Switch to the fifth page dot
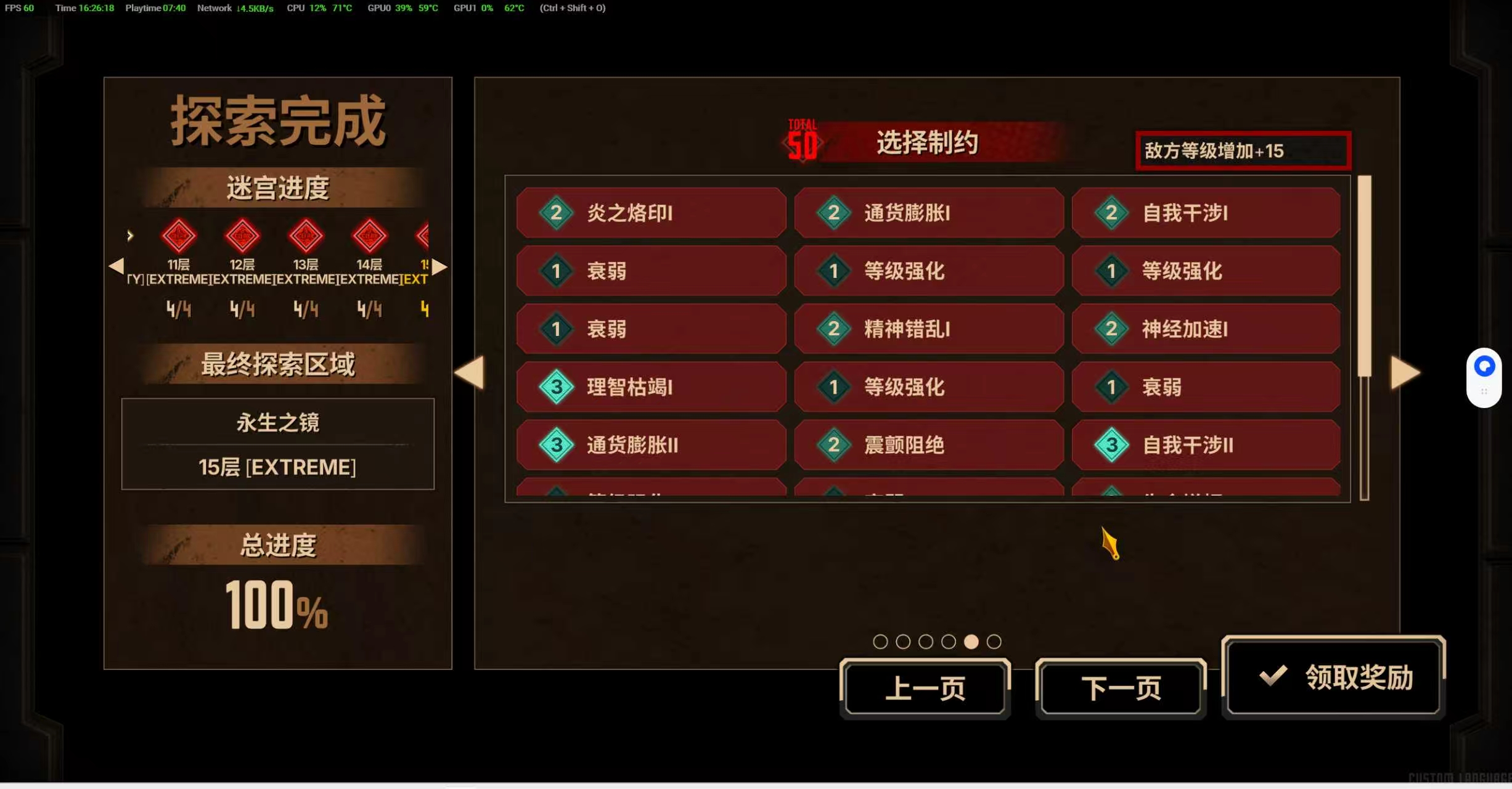This screenshot has width=1512, height=789. pyautogui.click(x=971, y=641)
